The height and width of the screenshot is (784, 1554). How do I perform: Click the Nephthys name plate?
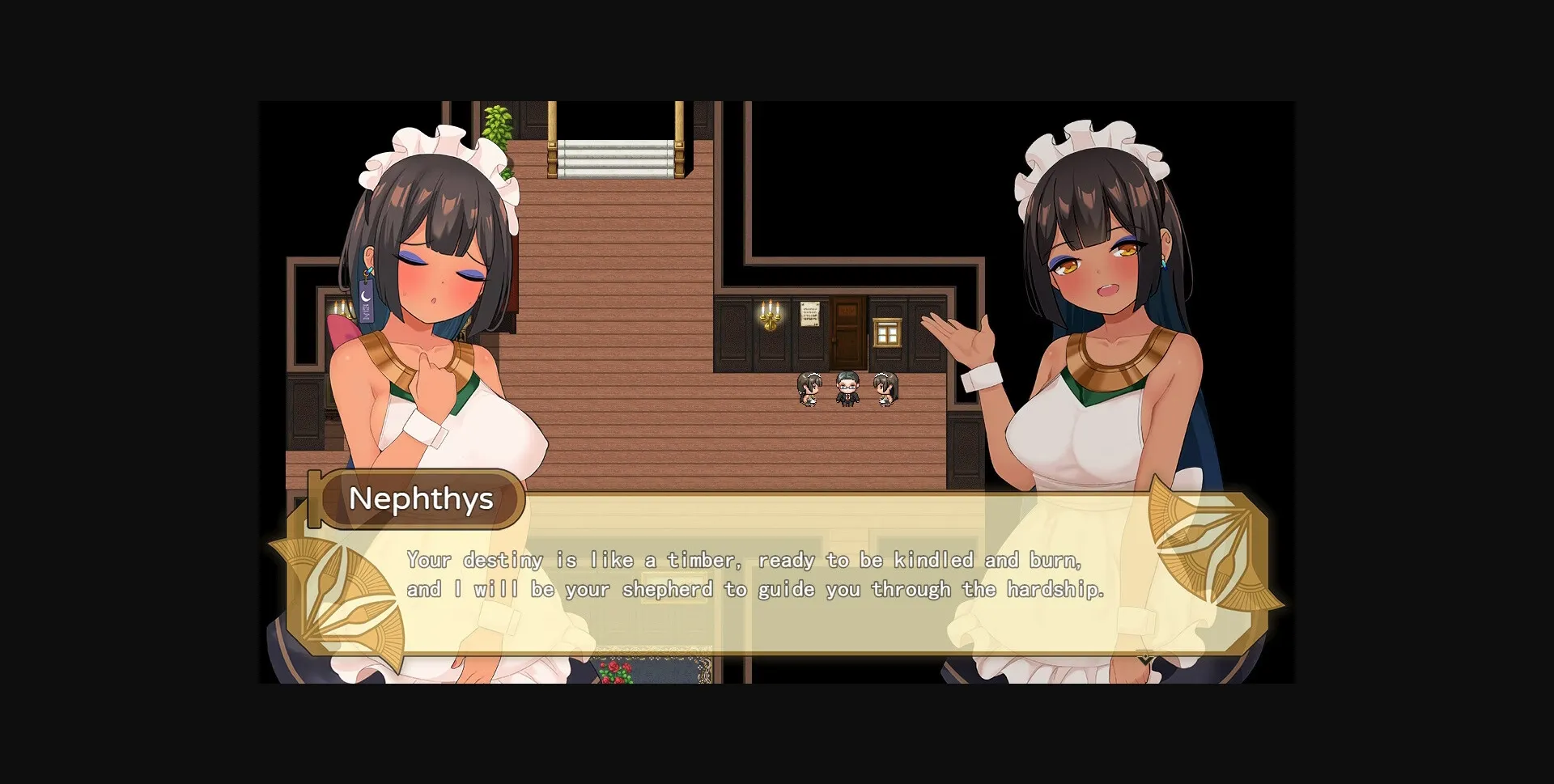[421, 499]
